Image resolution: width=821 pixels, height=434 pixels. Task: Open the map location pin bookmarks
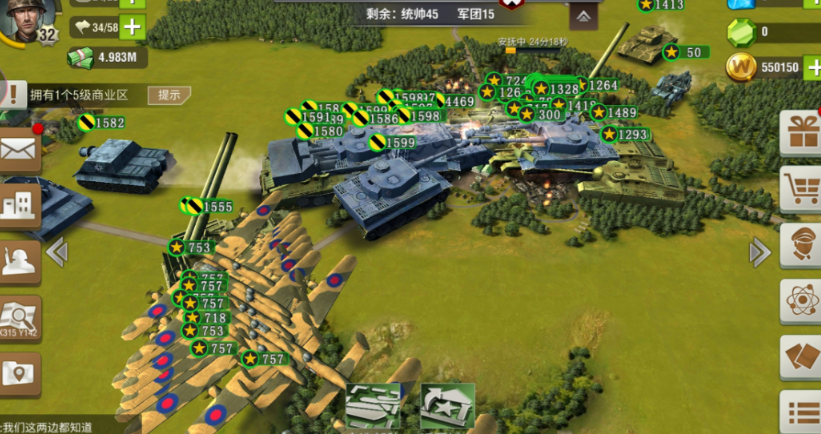(19, 374)
